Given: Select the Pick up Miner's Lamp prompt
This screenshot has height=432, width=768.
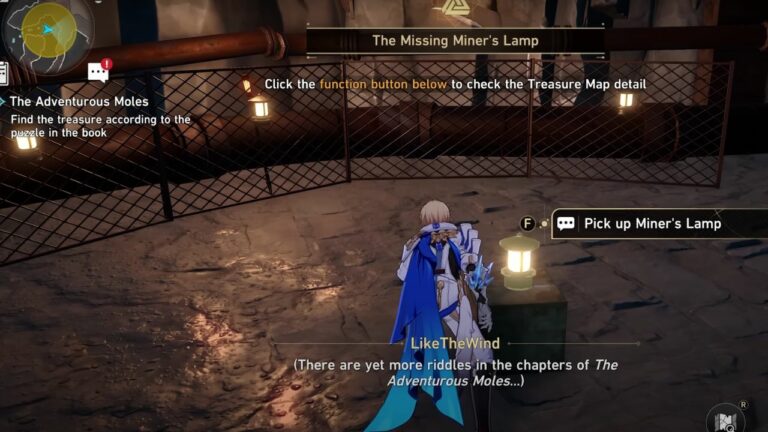Looking at the screenshot, I should [x=652, y=224].
